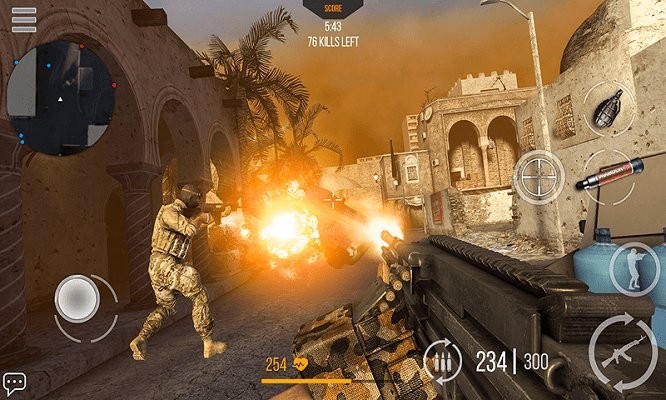This screenshot has width=666, height=400.
Task: Reload using the bullets reload icon
Action: pyautogui.click(x=444, y=361)
